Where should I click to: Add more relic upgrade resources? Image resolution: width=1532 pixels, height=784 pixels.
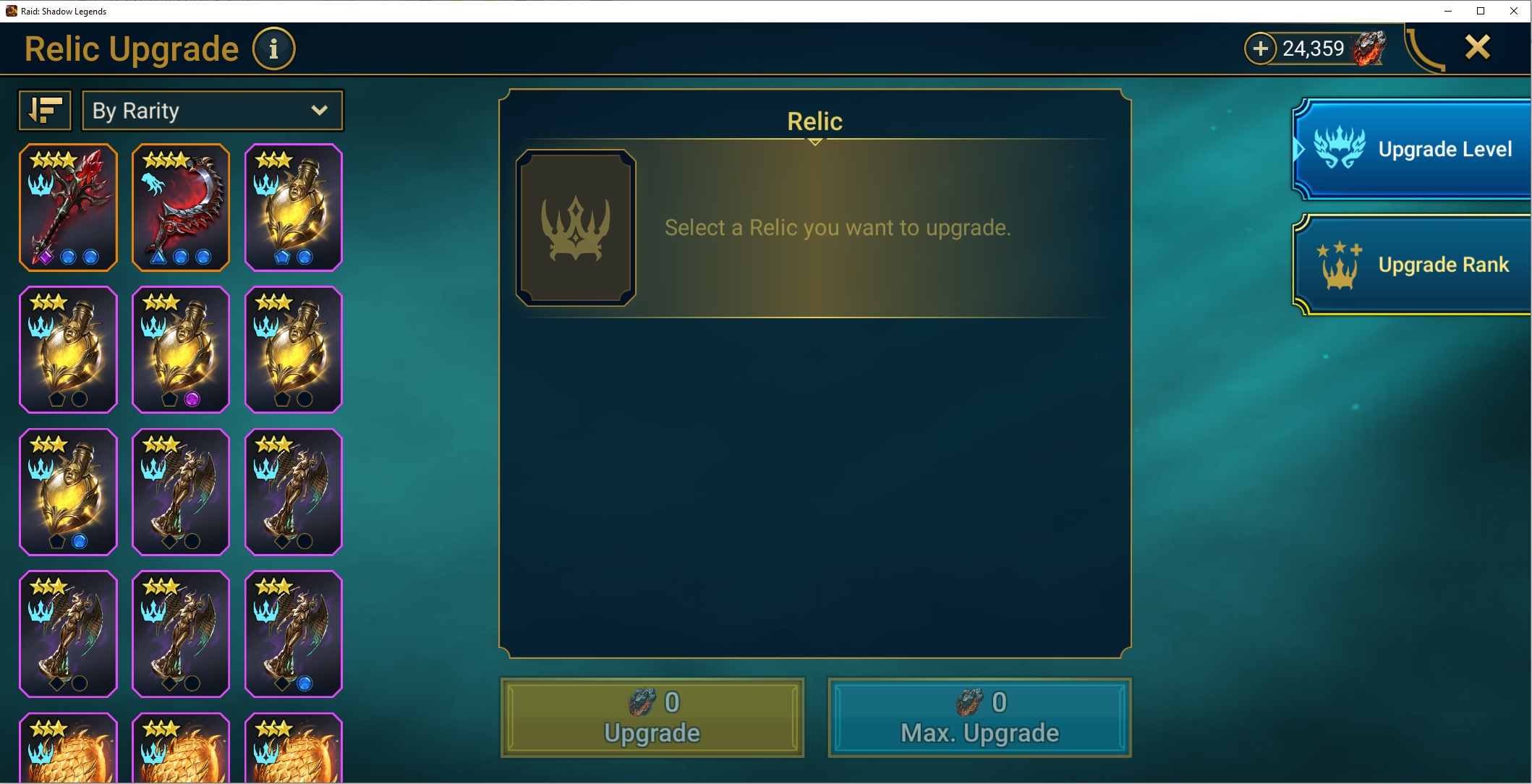1260,48
